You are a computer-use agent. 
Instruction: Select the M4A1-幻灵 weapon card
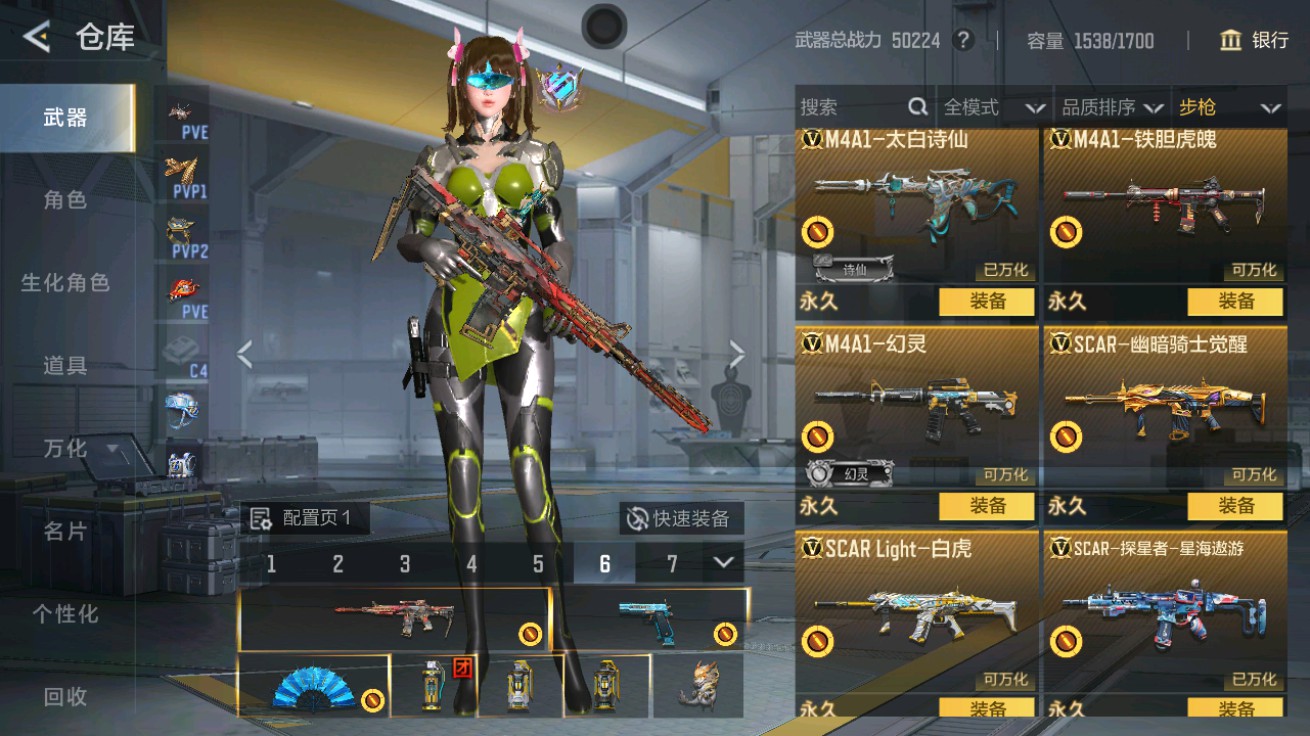(x=915, y=410)
